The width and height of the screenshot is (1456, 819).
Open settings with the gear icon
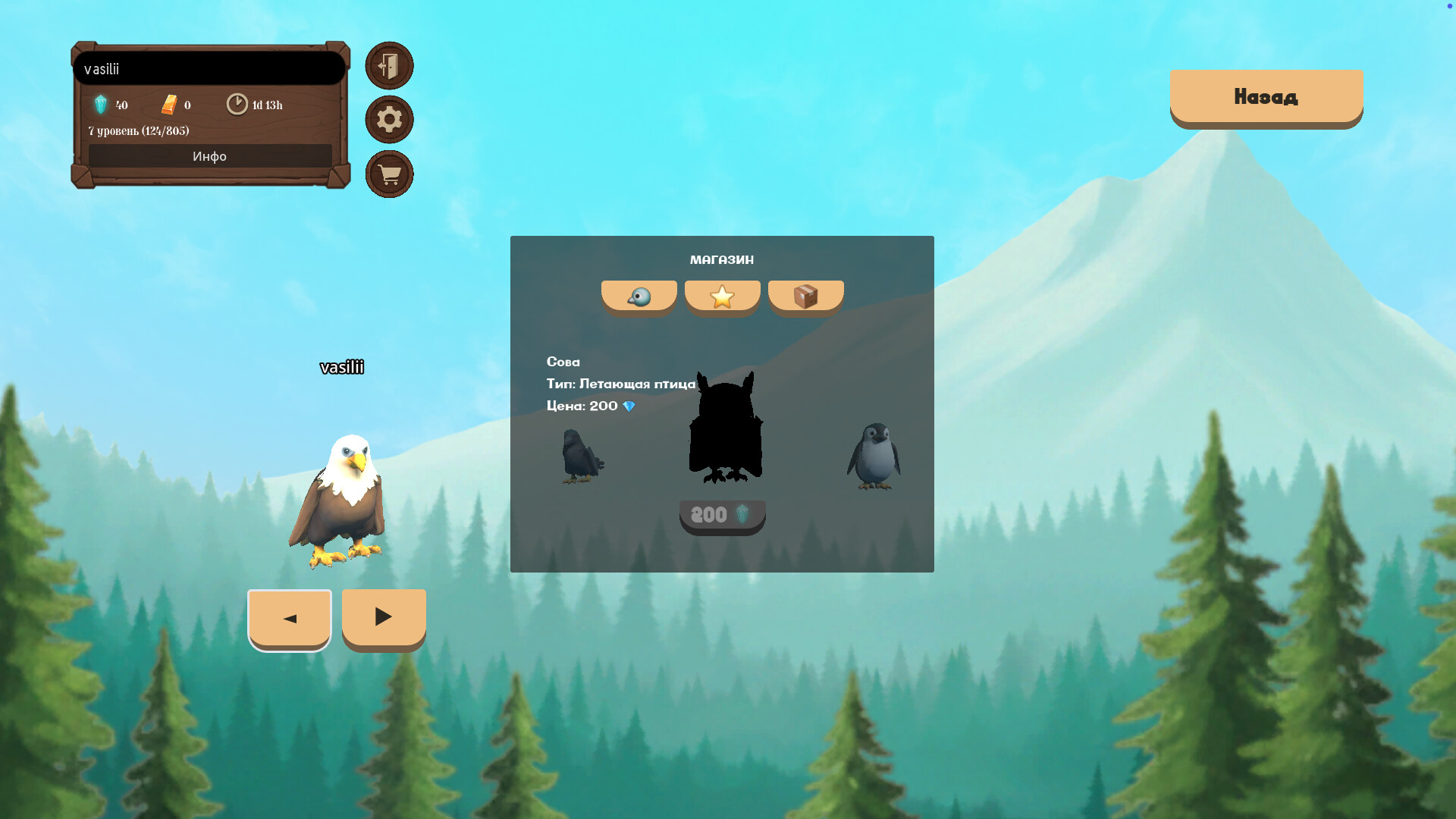point(389,120)
